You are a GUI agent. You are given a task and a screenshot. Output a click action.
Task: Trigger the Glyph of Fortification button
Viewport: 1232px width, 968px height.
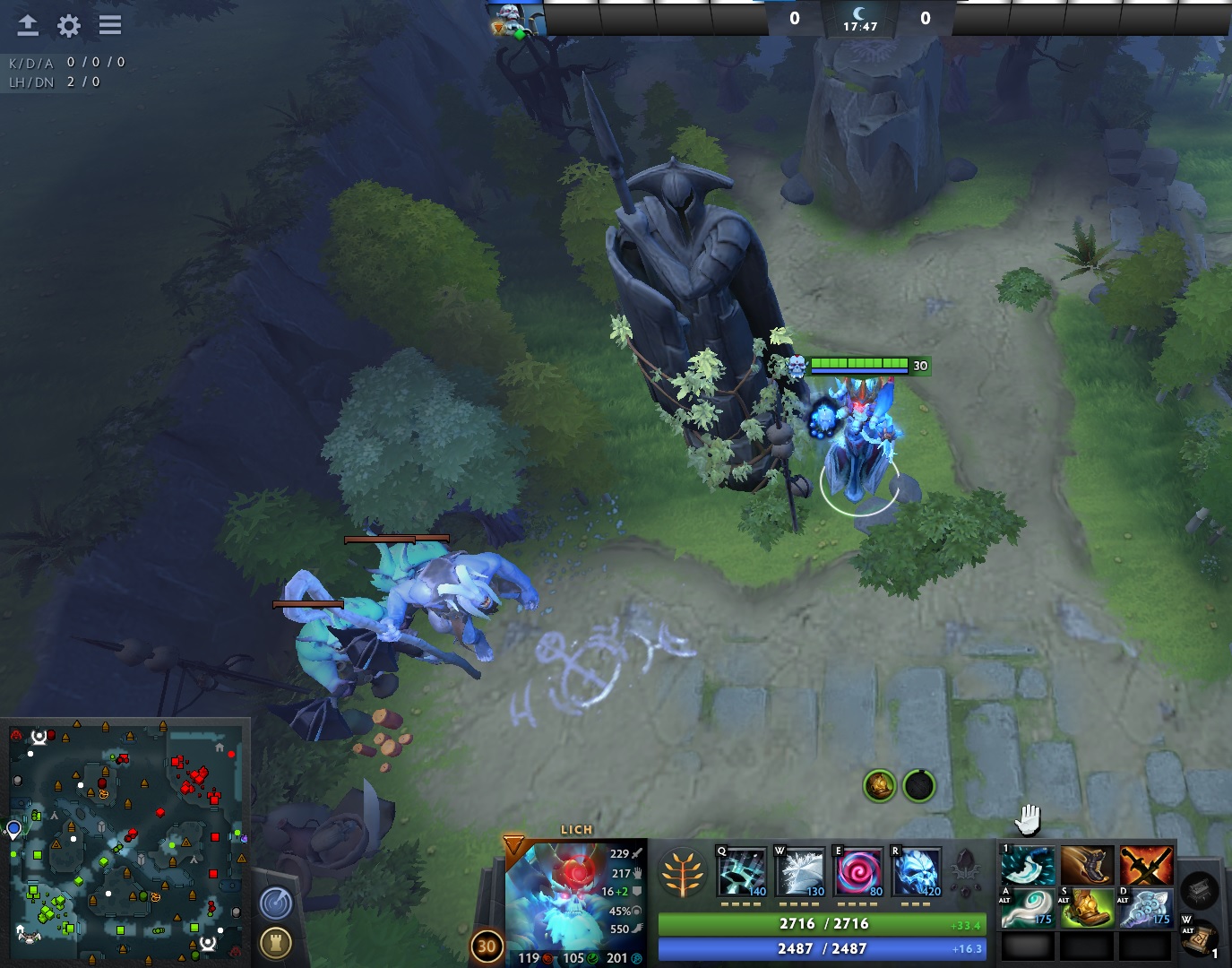point(276,942)
